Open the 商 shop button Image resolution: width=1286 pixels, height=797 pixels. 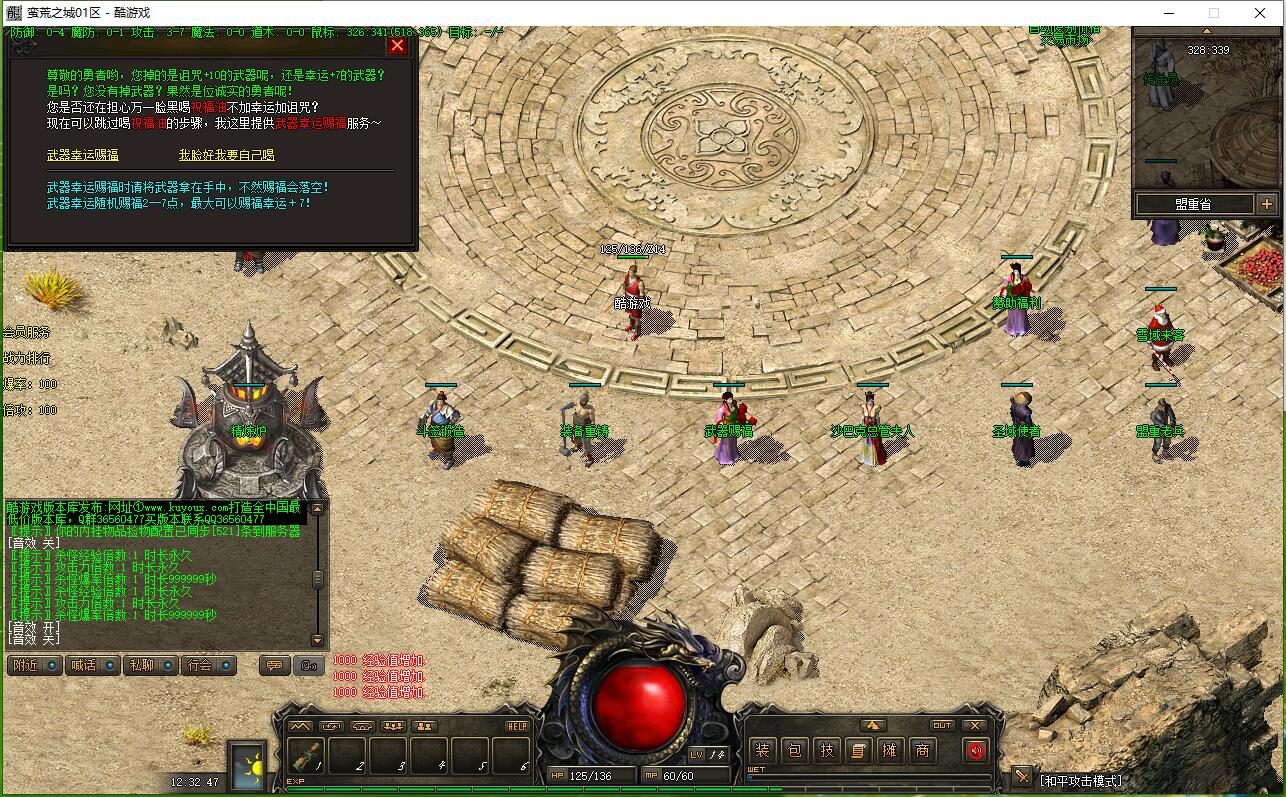[922, 750]
